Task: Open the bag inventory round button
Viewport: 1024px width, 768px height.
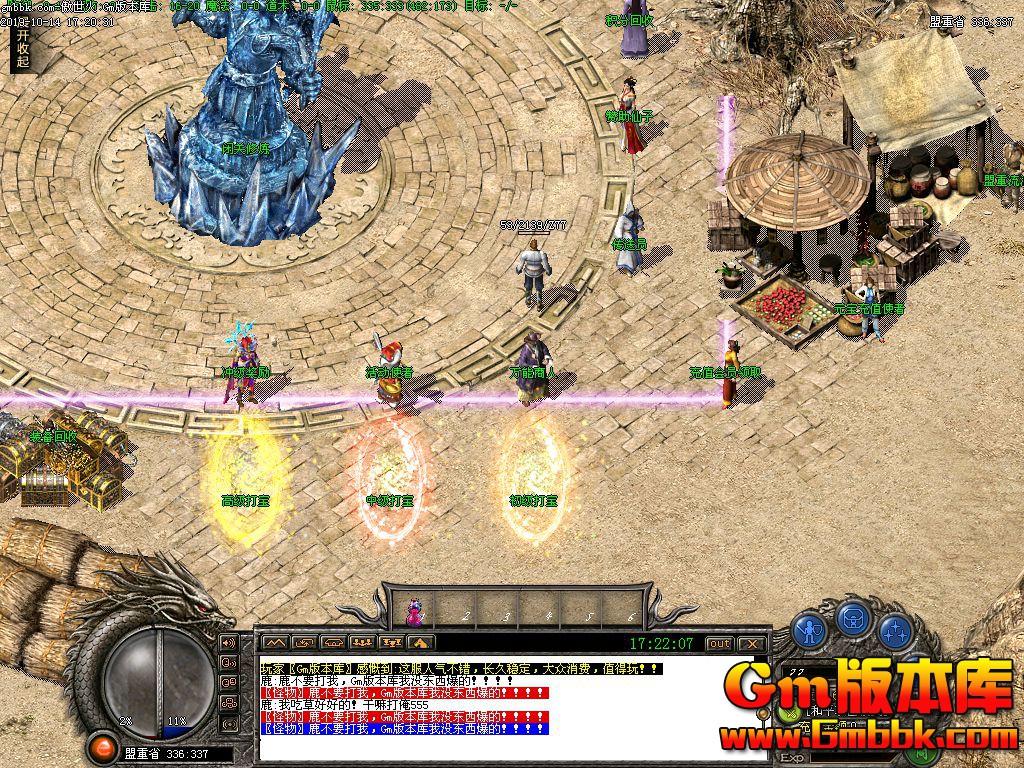Action: (x=851, y=620)
